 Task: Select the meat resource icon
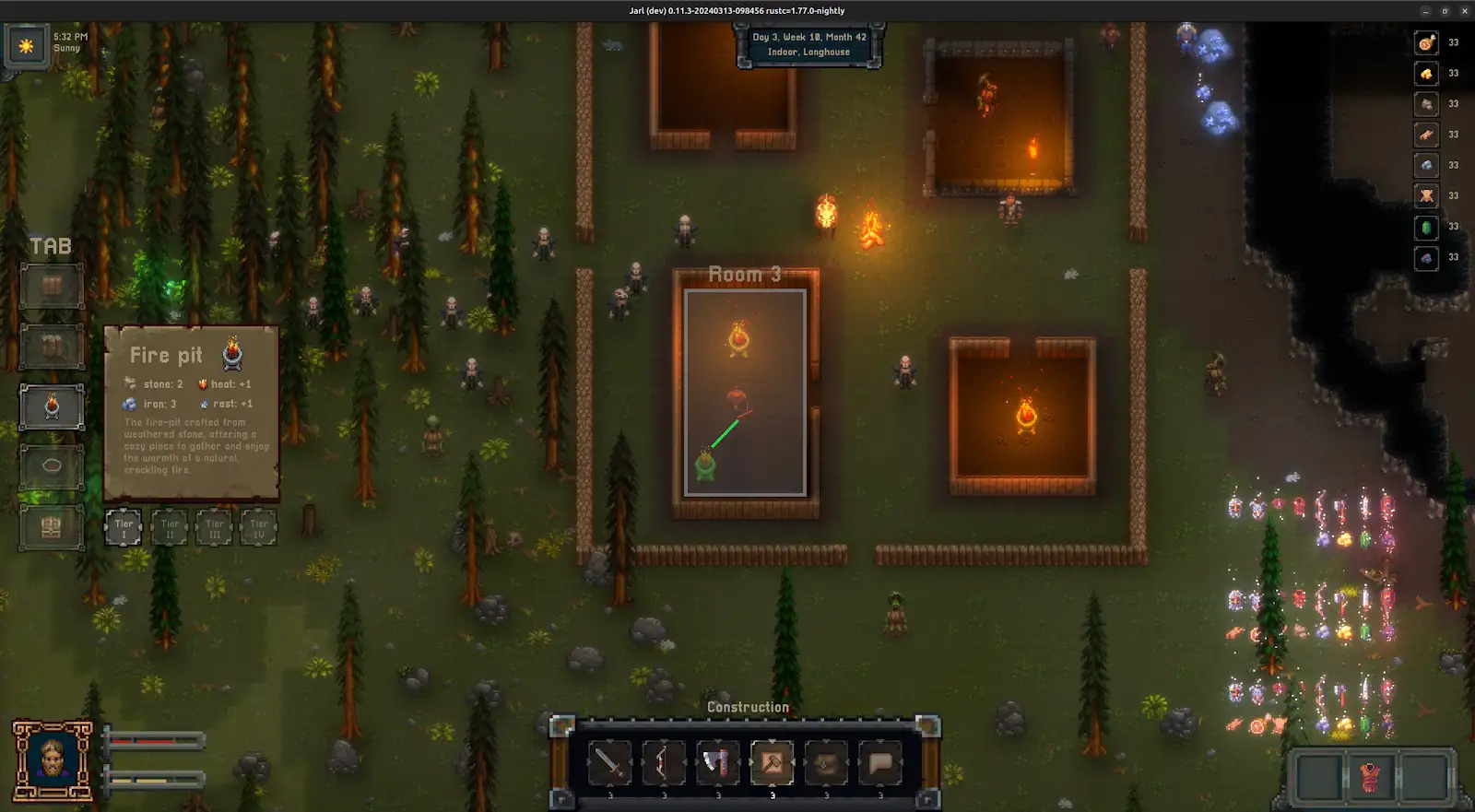point(1426,42)
